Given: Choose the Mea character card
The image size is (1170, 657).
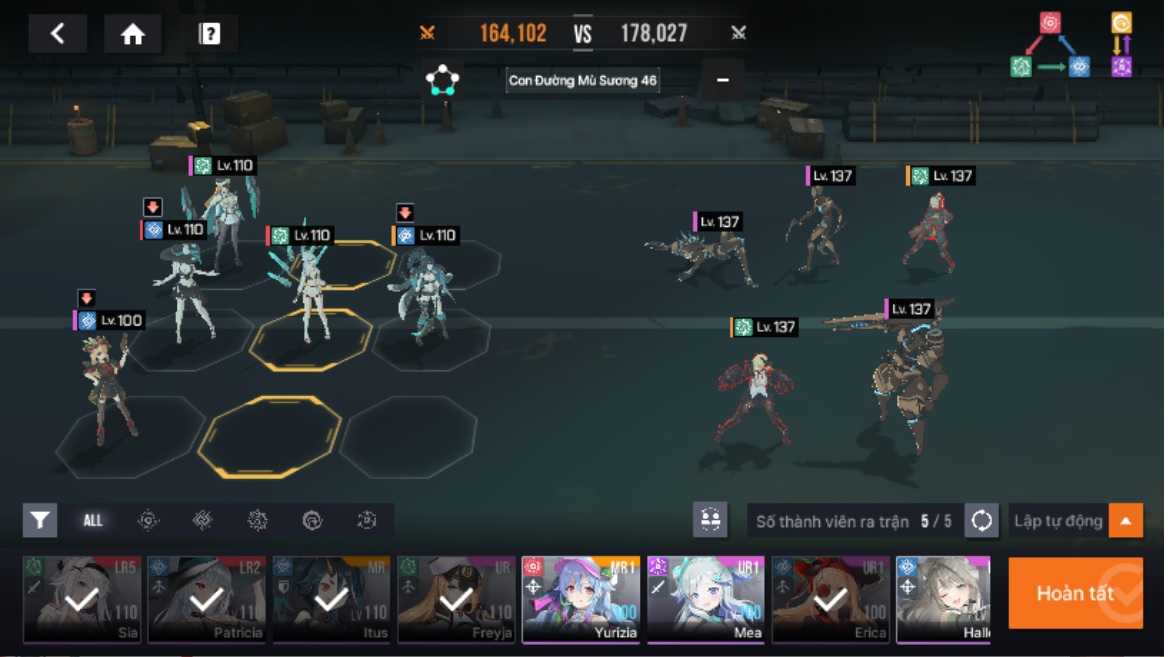Looking at the screenshot, I should 706,599.
